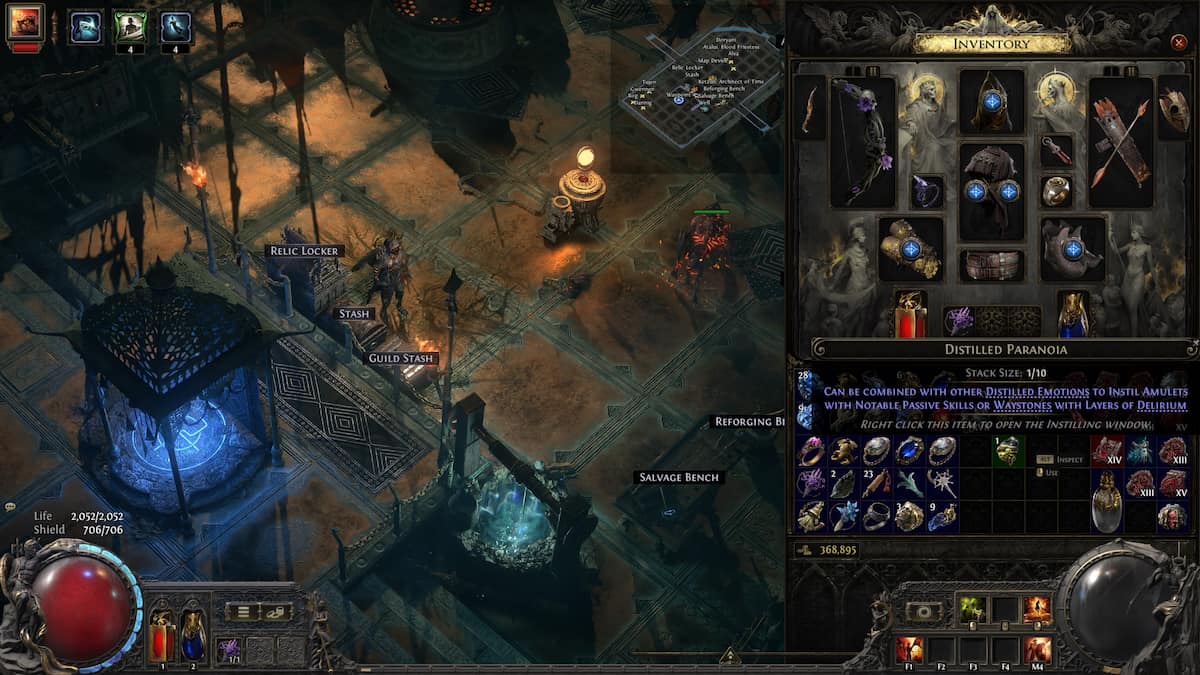The width and height of the screenshot is (1200, 675).
Task: Click the equipped belt slot
Action: 992,265
